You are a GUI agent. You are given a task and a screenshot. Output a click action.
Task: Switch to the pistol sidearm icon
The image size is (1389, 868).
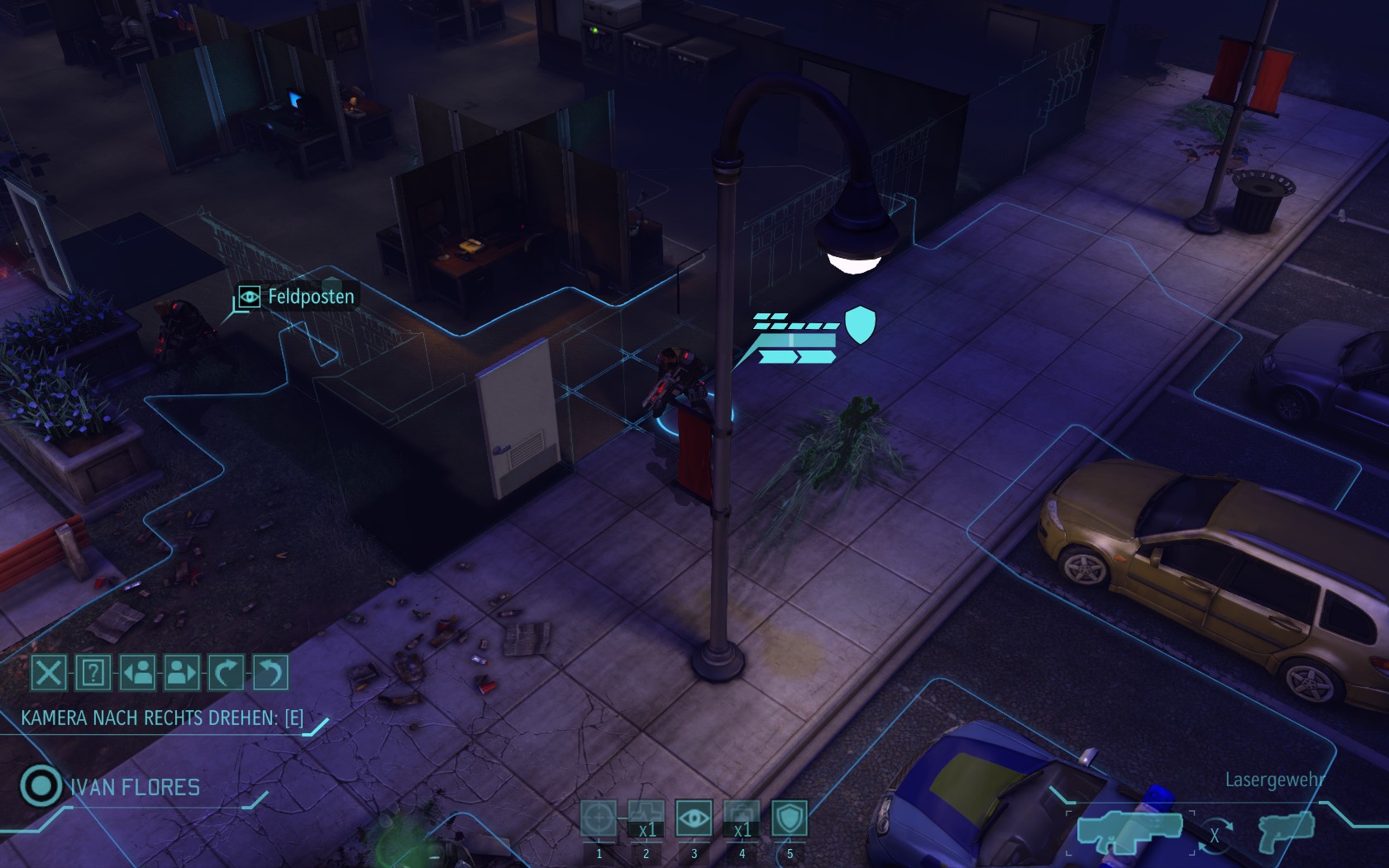click(x=1286, y=829)
